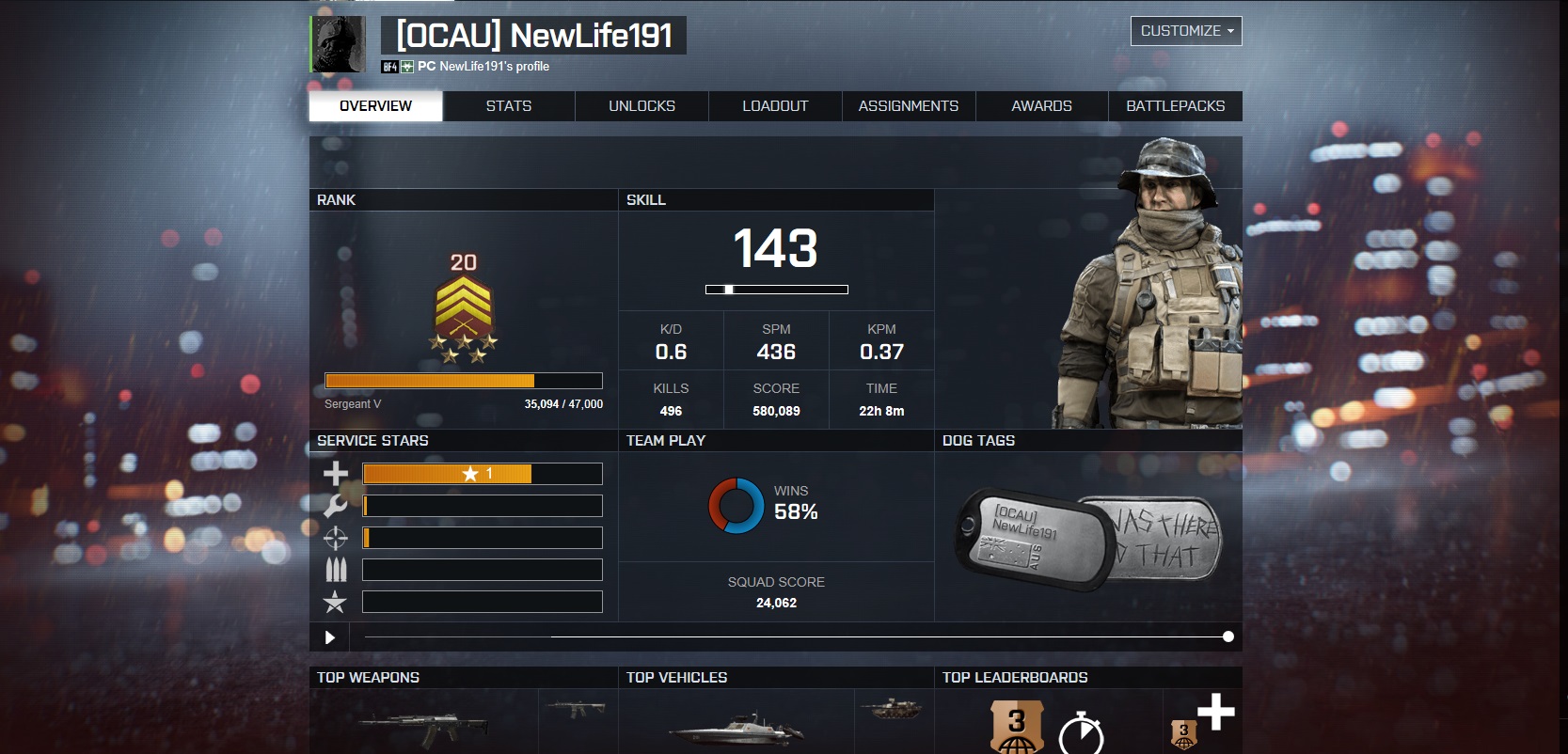Add a leaderboard with the plus icon
1568x754 pixels.
pyautogui.click(x=1215, y=712)
